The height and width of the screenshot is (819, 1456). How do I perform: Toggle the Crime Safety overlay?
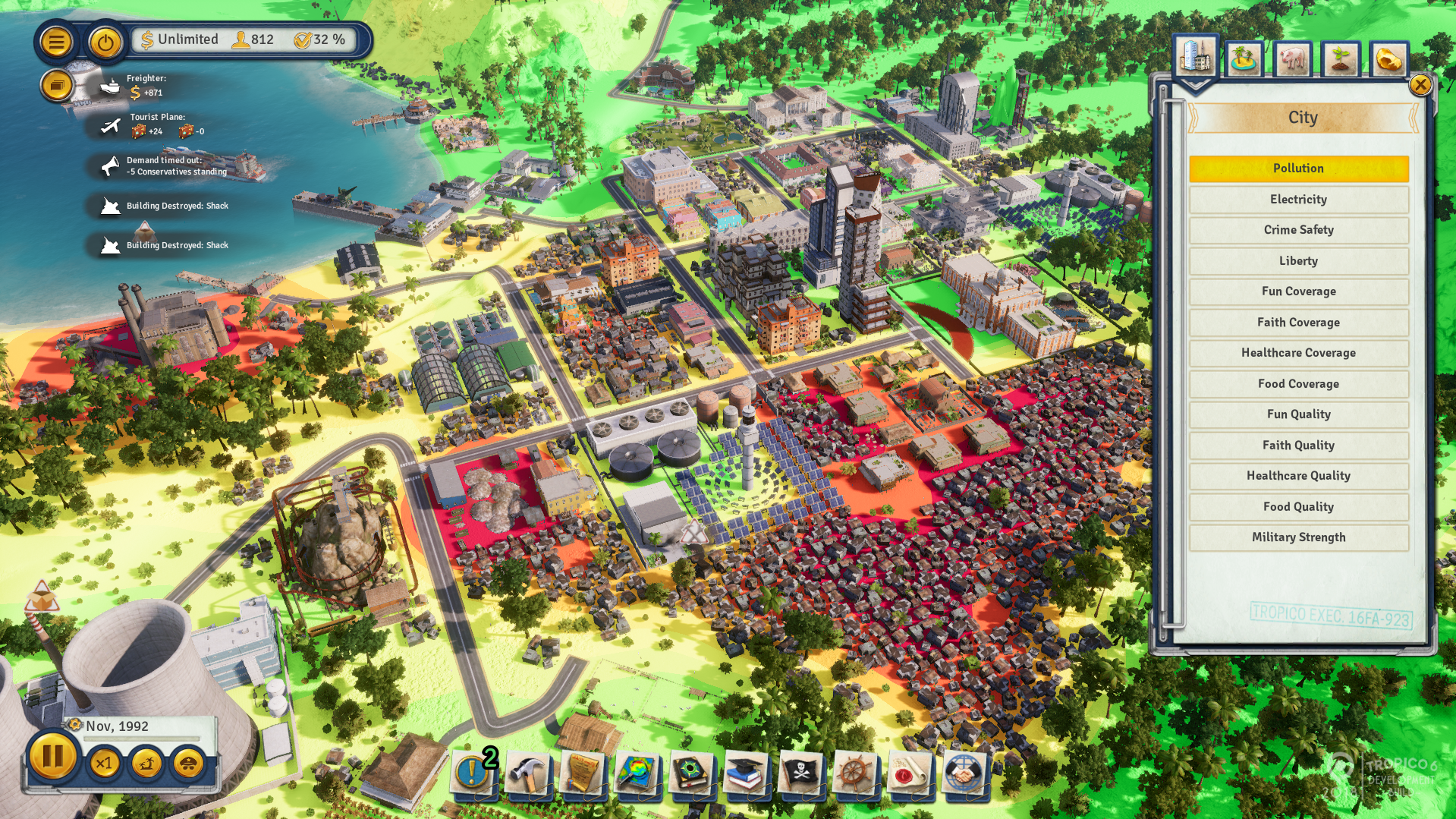[1297, 230]
